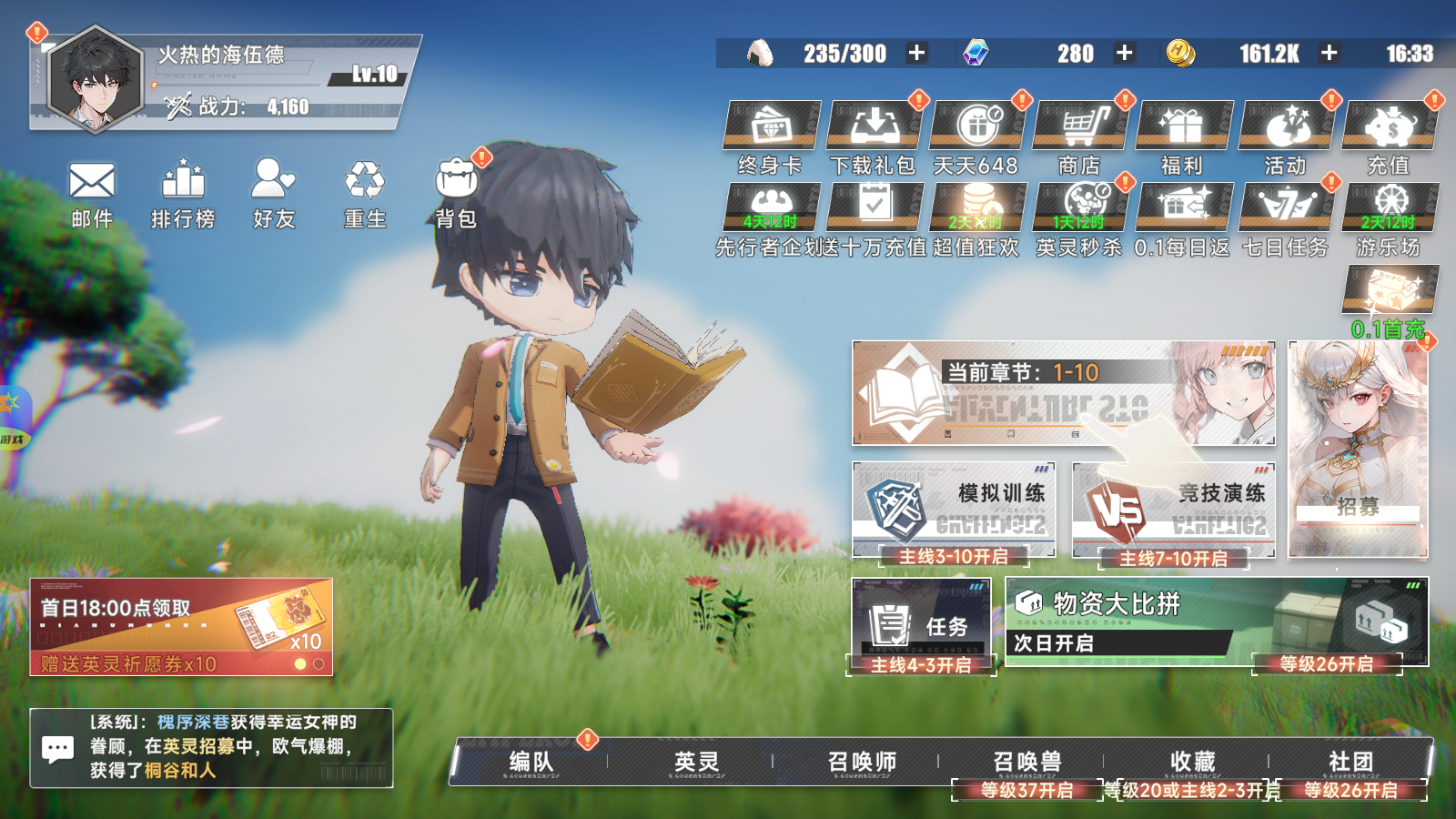Viewport: 1456px width, 819px height.
Task: Add diamonds with the plus button
Action: tap(1125, 53)
